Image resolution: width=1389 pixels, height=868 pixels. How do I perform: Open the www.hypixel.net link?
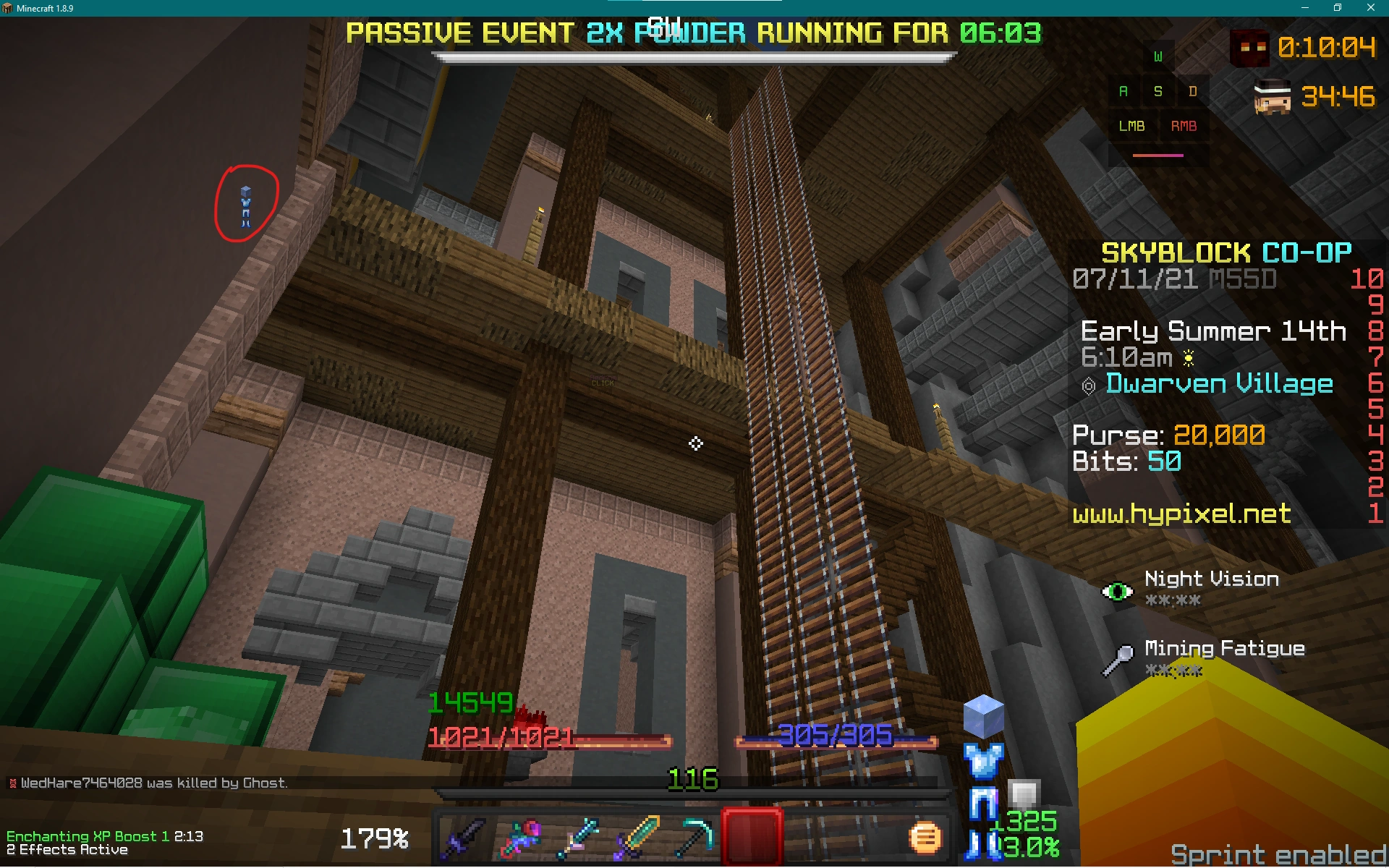pyautogui.click(x=1181, y=514)
